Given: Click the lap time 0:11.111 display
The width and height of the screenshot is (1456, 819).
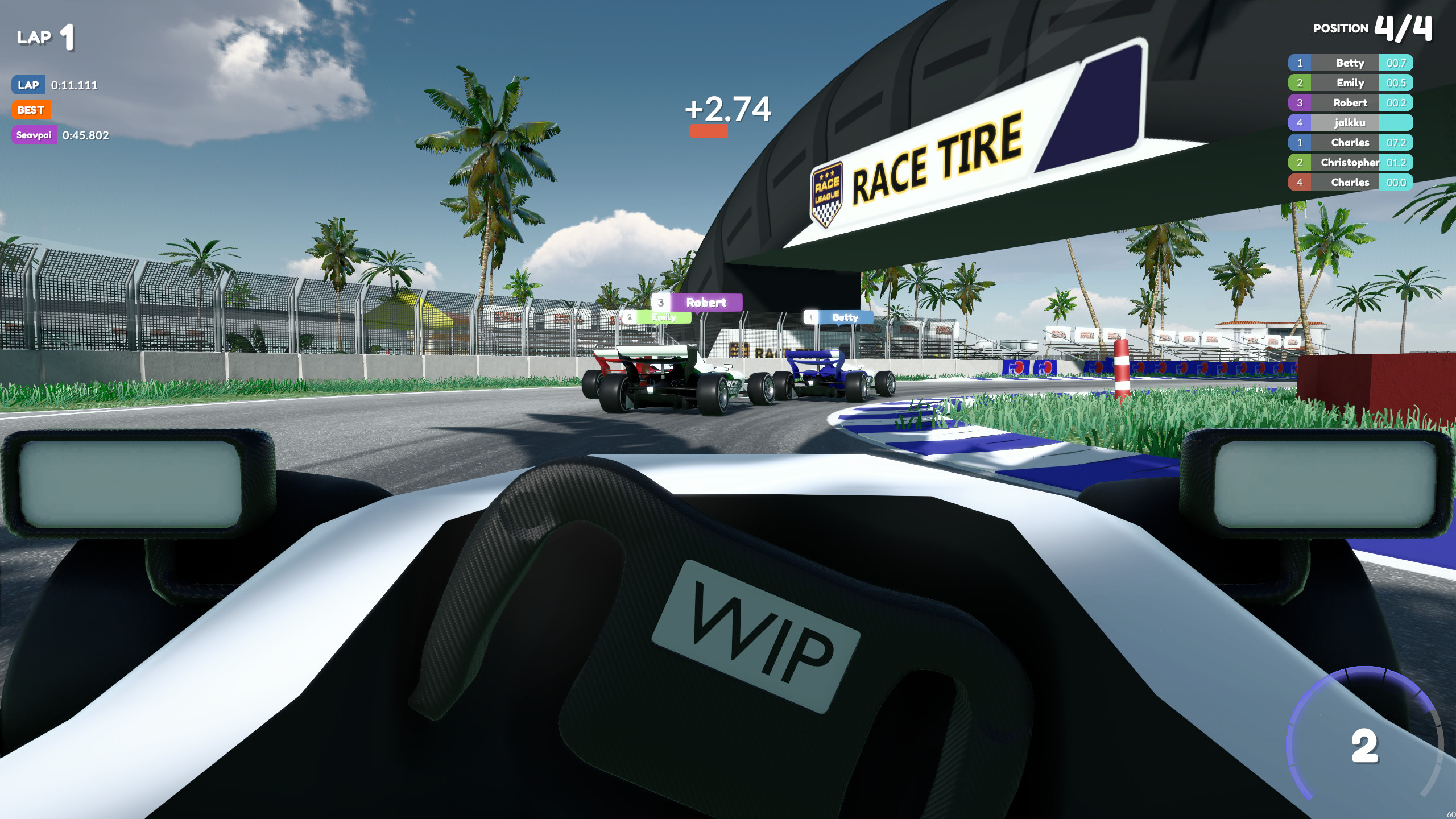Looking at the screenshot, I should [73, 85].
